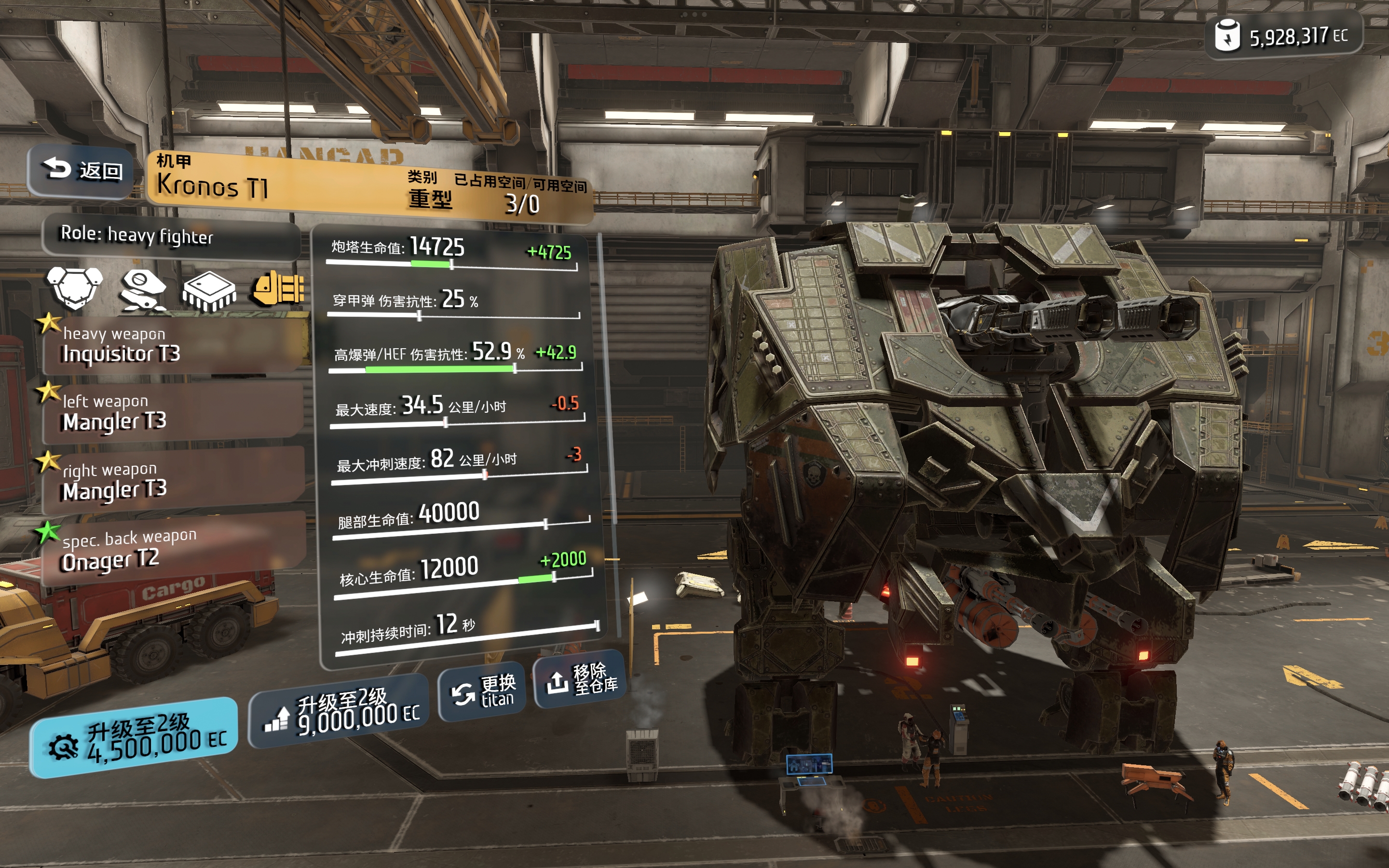Click the EC currency balance display
The width and height of the screenshot is (1389, 868).
point(1283,36)
